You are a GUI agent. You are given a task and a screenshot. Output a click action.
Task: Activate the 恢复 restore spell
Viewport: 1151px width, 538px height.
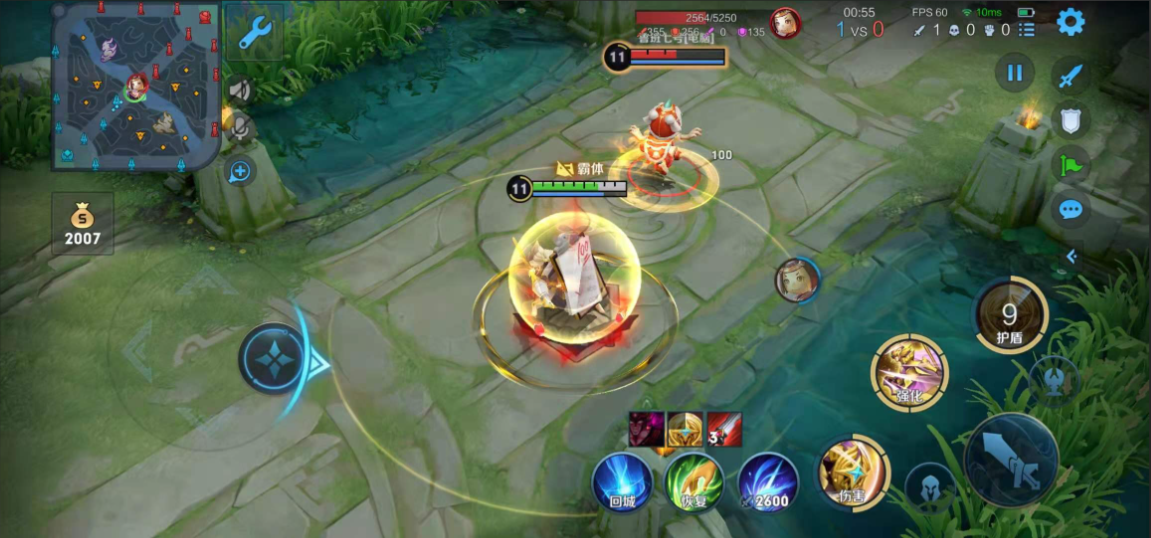694,482
